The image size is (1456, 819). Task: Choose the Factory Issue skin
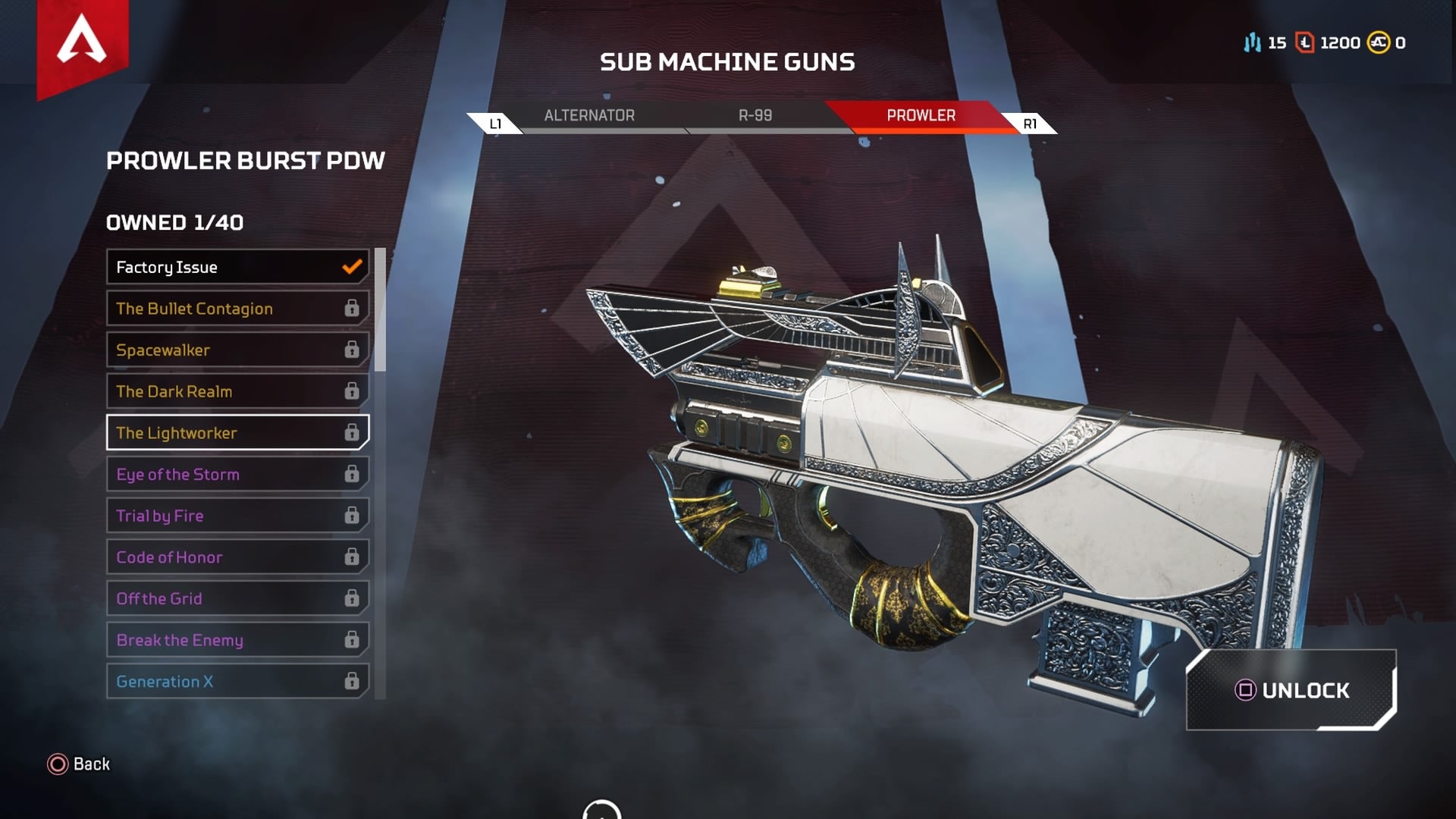(x=237, y=267)
